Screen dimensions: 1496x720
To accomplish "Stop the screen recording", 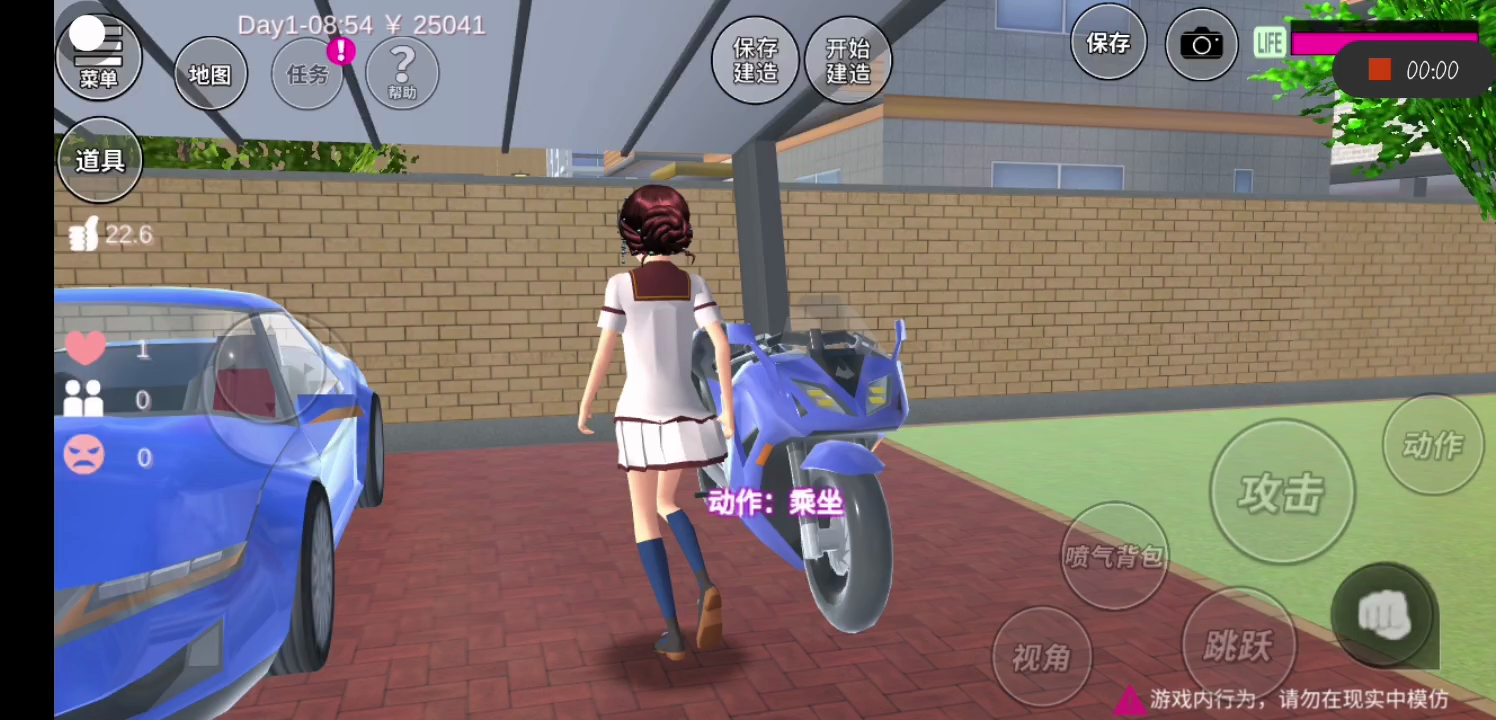I will click(x=1380, y=70).
